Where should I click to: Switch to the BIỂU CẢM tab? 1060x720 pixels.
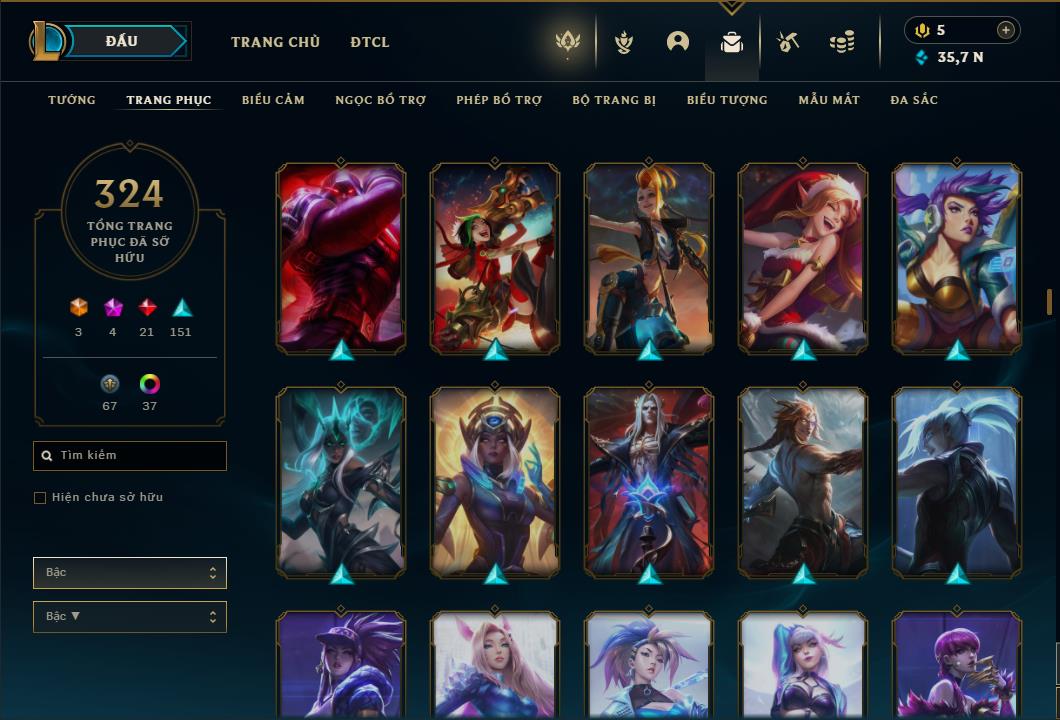pyautogui.click(x=273, y=100)
